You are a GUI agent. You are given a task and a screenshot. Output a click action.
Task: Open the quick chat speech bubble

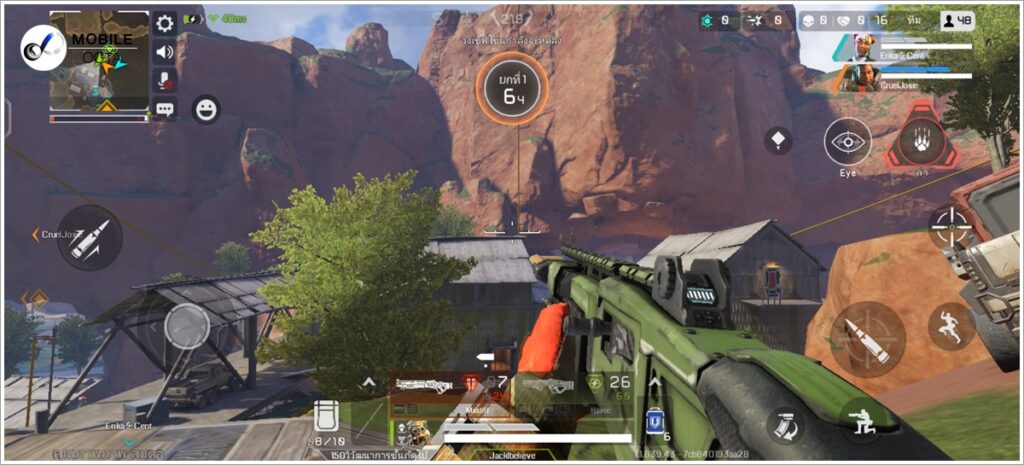pos(165,109)
